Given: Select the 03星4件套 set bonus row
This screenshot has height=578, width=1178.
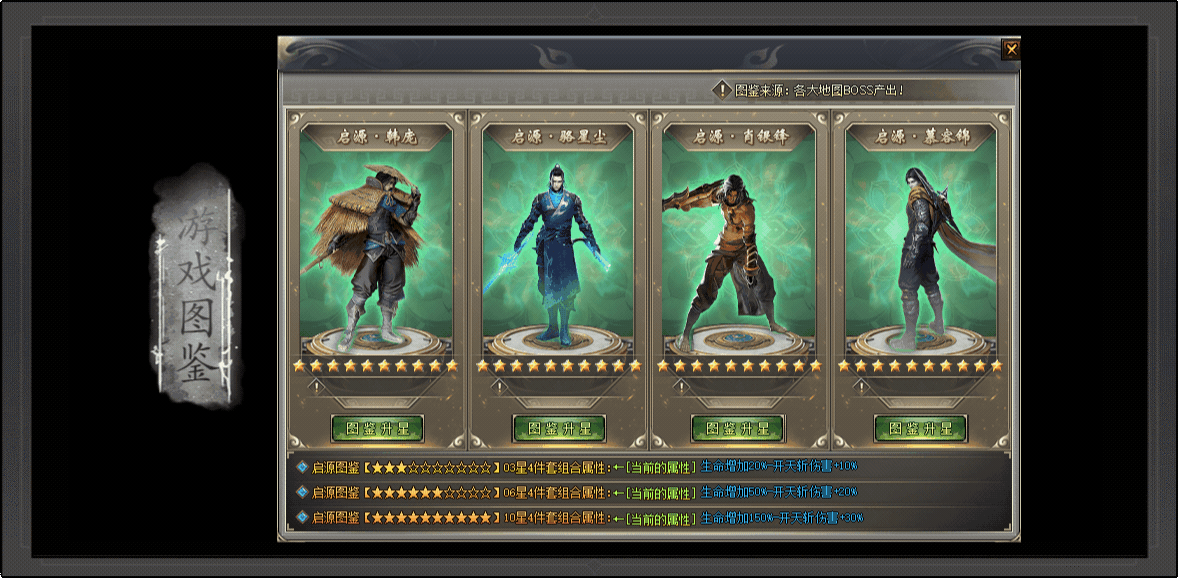Looking at the screenshot, I should click(x=580, y=466).
